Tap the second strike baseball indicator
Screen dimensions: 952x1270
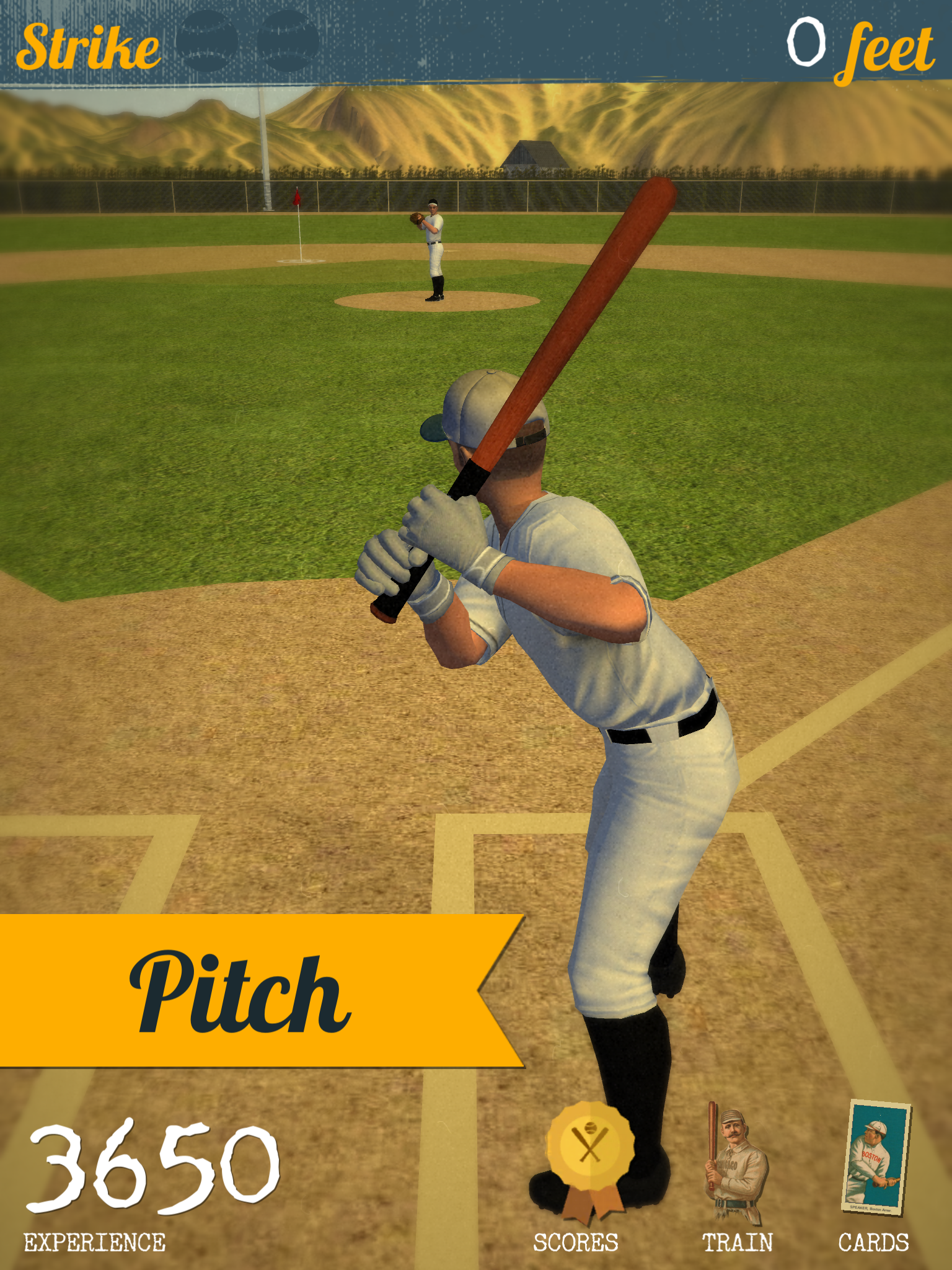(288, 40)
